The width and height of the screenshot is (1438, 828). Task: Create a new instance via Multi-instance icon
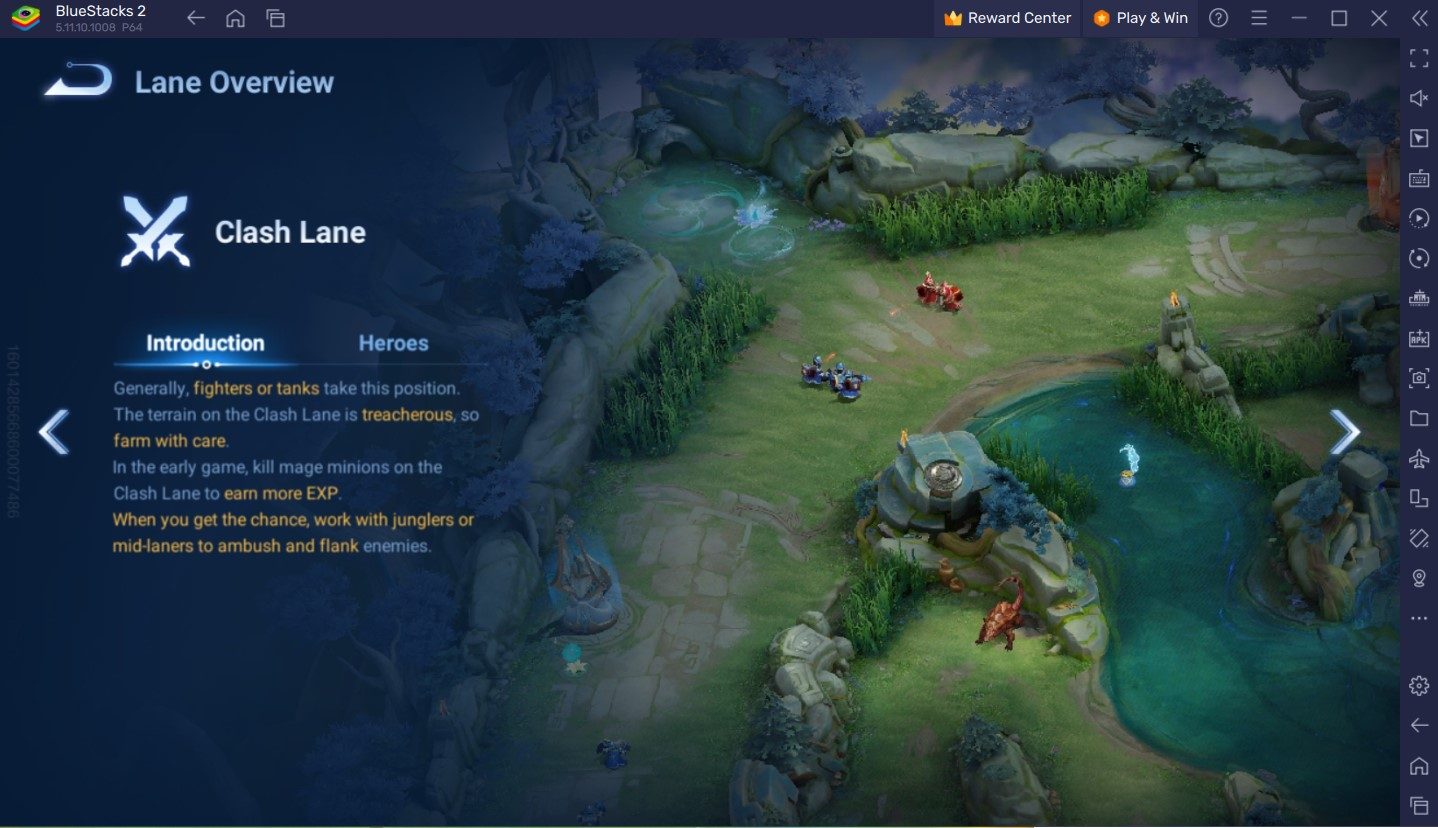1418,498
